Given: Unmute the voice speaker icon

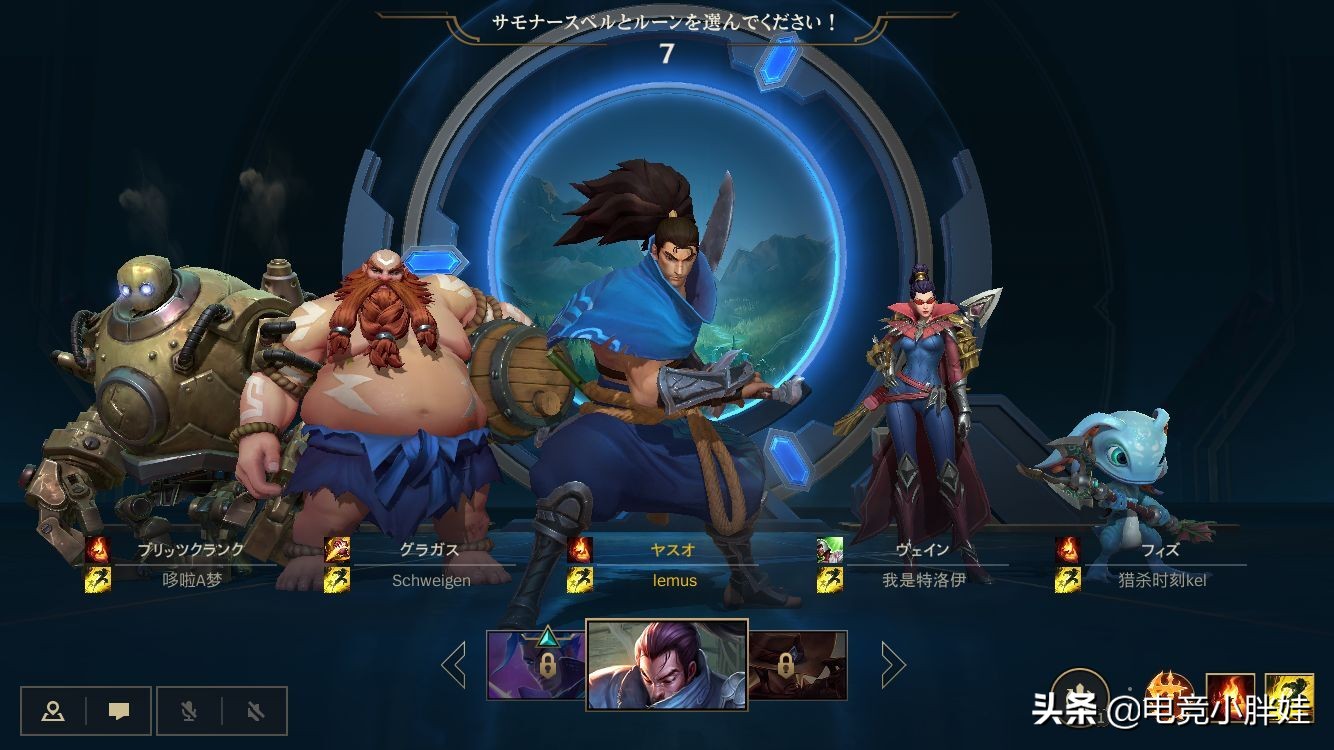Looking at the screenshot, I should point(256,712).
